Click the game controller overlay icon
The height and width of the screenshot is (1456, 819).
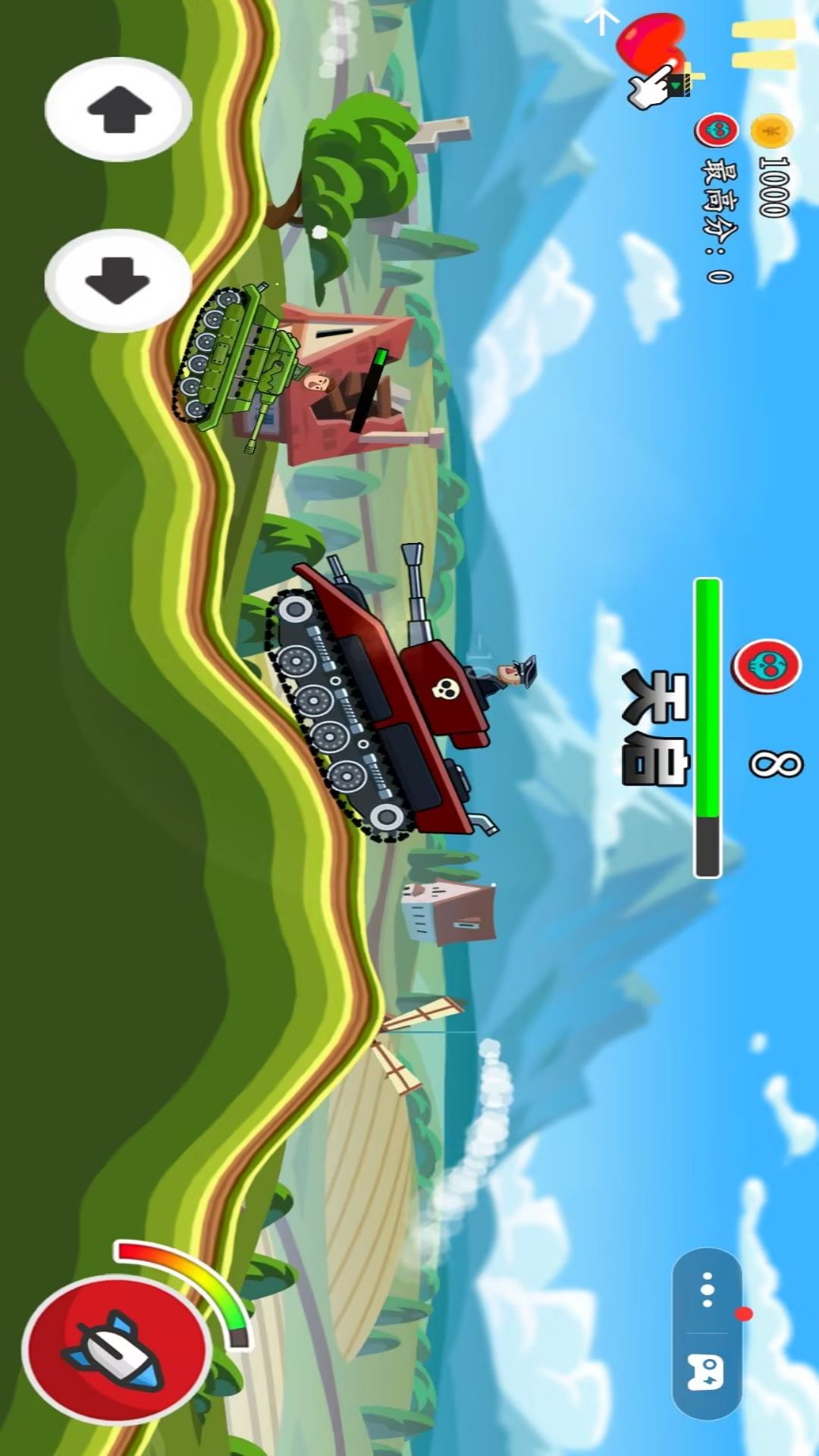(x=705, y=1373)
